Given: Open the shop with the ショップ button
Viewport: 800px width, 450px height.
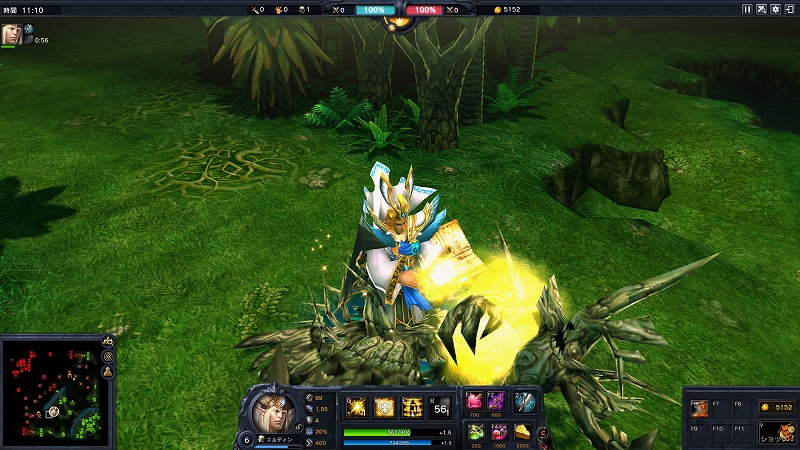Looking at the screenshot, I should 776,432.
